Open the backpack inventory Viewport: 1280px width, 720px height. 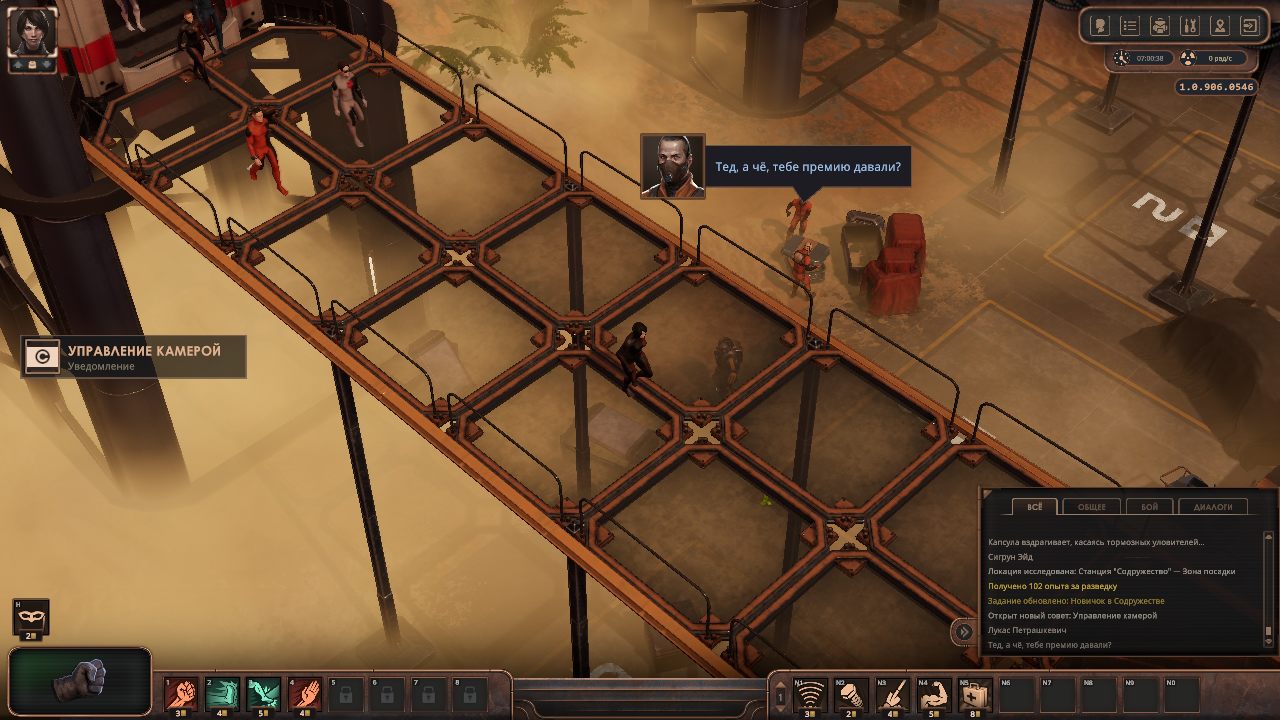[1159, 26]
